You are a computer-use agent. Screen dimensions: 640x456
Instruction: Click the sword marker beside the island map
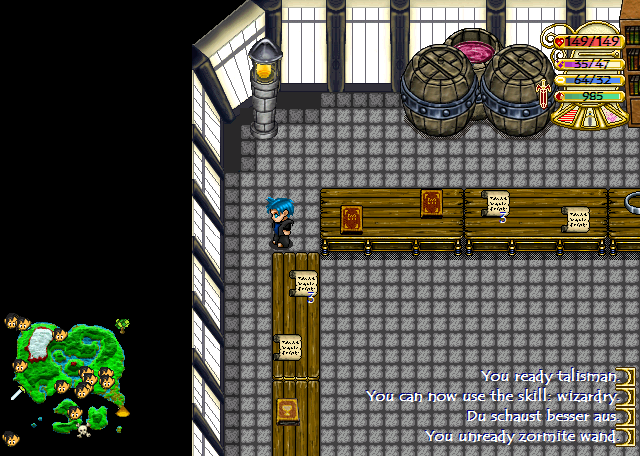click(16, 394)
